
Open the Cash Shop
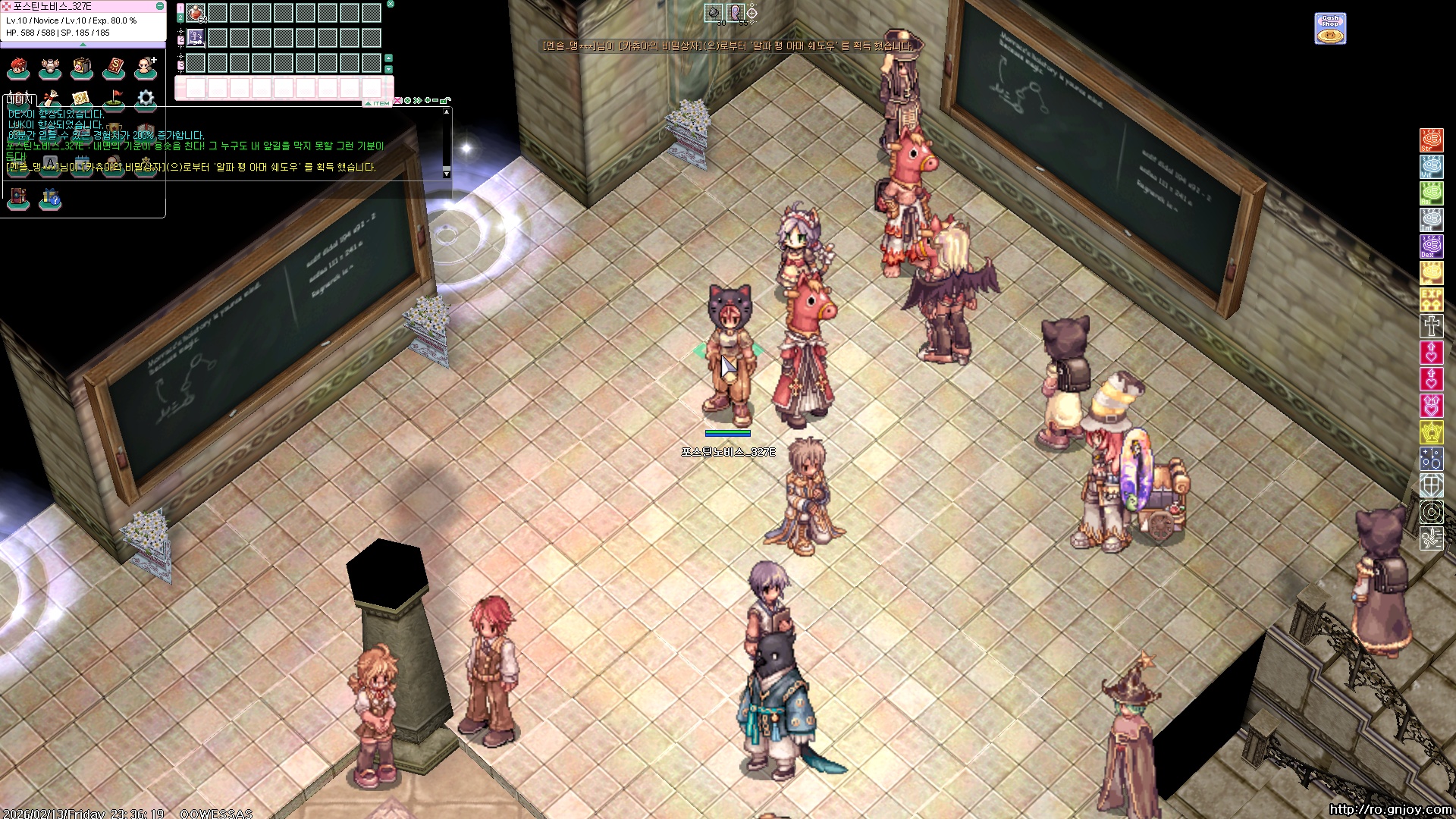point(1330,29)
